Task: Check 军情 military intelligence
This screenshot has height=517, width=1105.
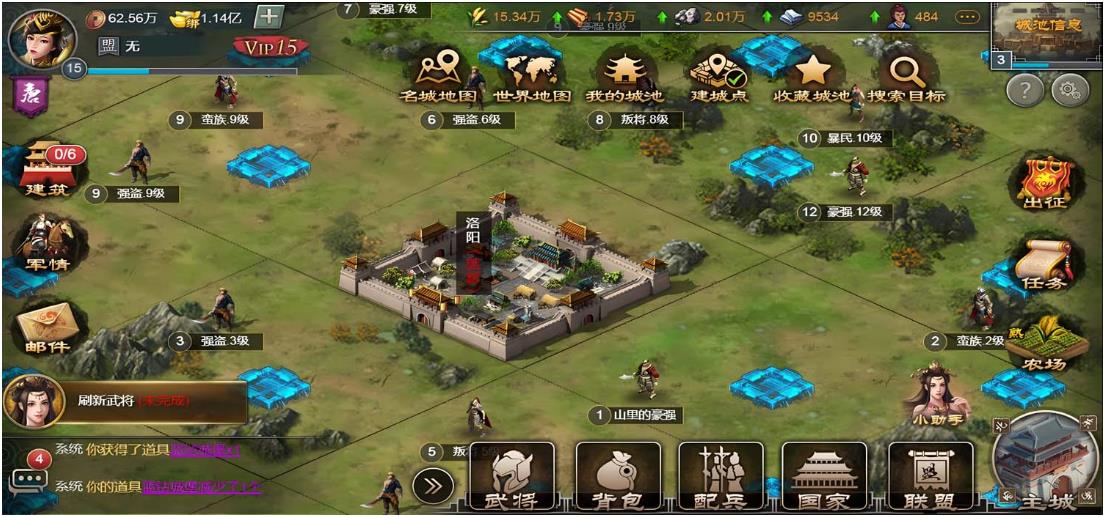Action: (48, 243)
